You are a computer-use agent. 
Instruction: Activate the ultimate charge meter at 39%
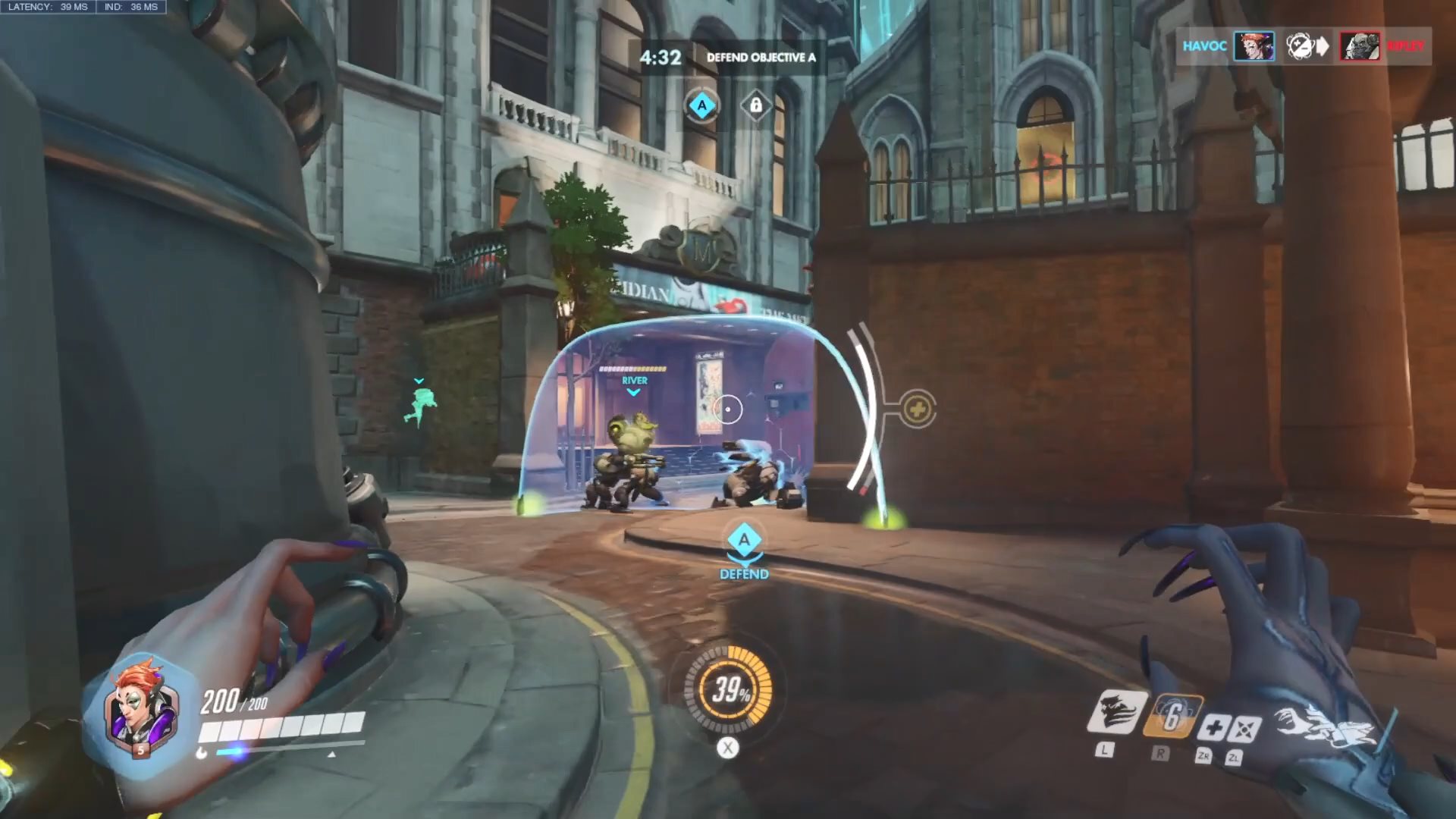click(x=728, y=689)
